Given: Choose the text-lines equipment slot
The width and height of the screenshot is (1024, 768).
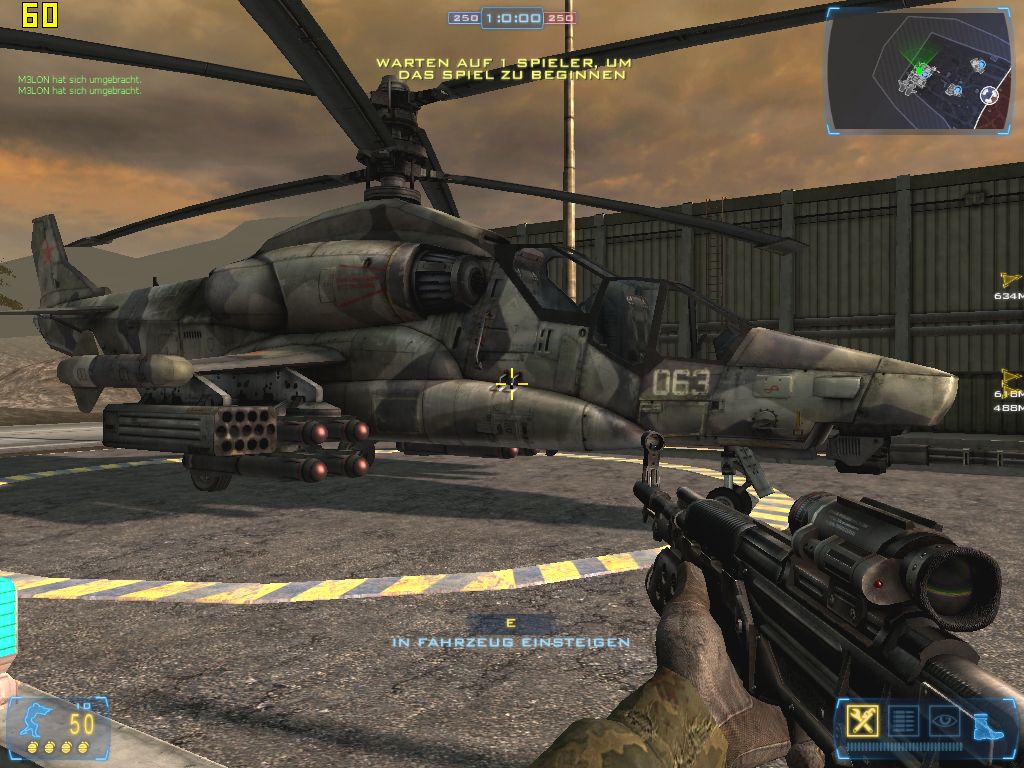Looking at the screenshot, I should coord(903,720).
